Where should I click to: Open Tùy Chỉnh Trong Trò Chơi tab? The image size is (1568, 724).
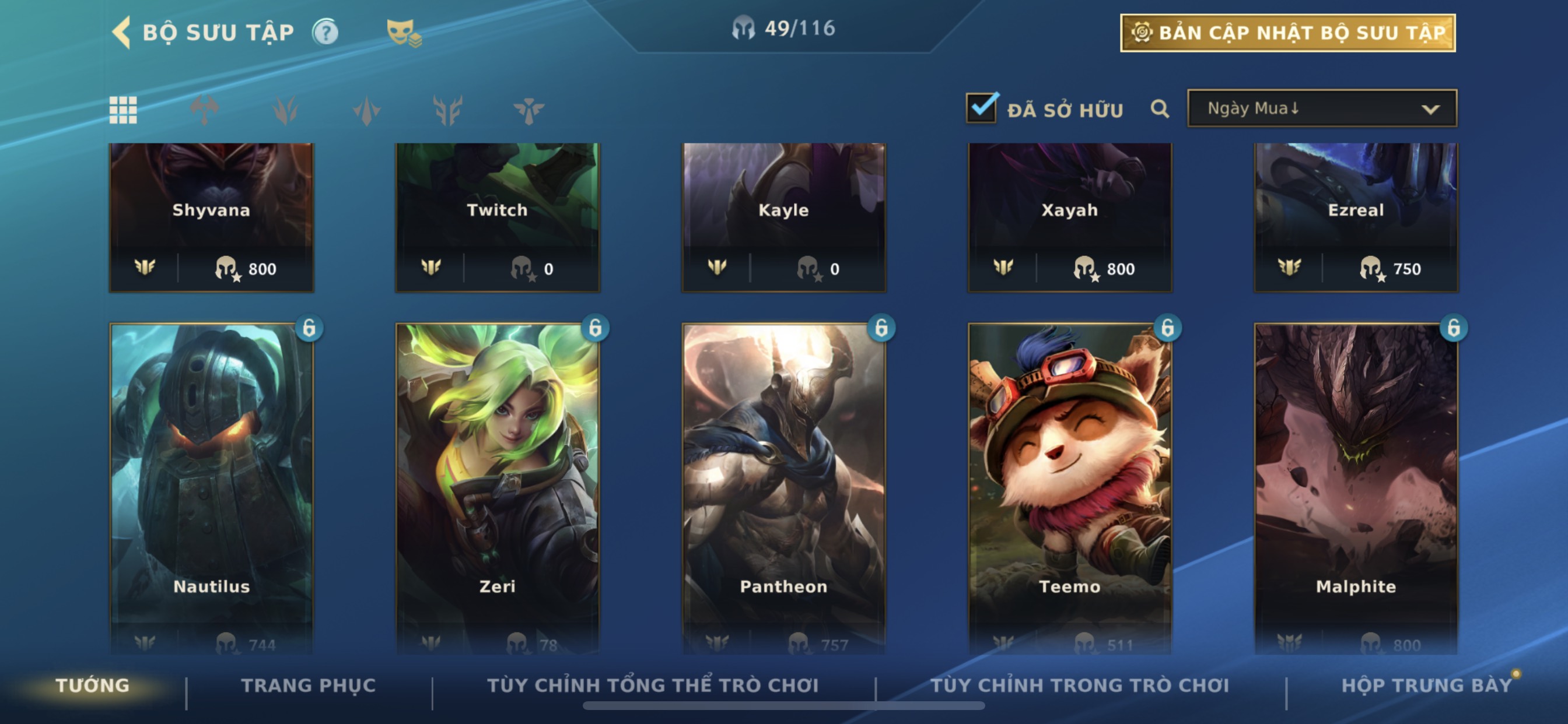pyautogui.click(x=1080, y=686)
